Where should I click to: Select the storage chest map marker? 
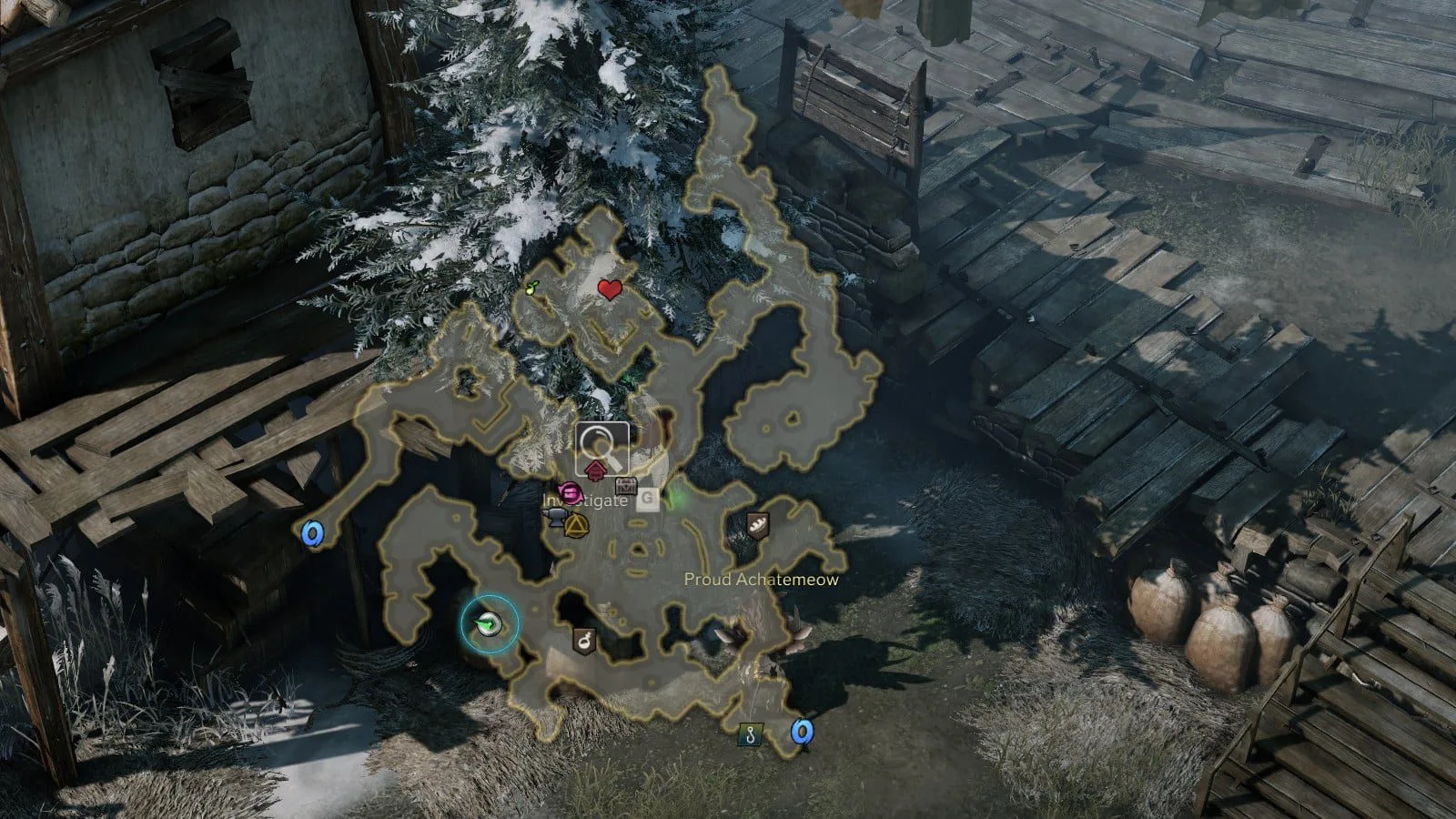coord(625,485)
